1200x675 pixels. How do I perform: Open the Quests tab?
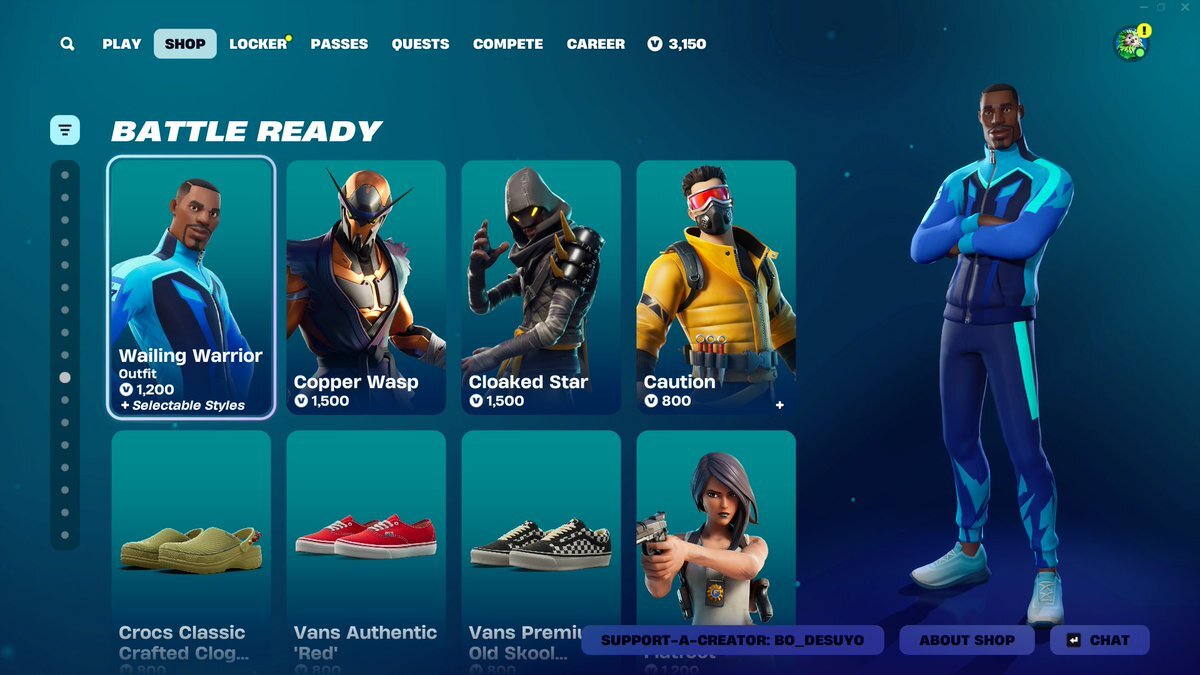point(420,44)
